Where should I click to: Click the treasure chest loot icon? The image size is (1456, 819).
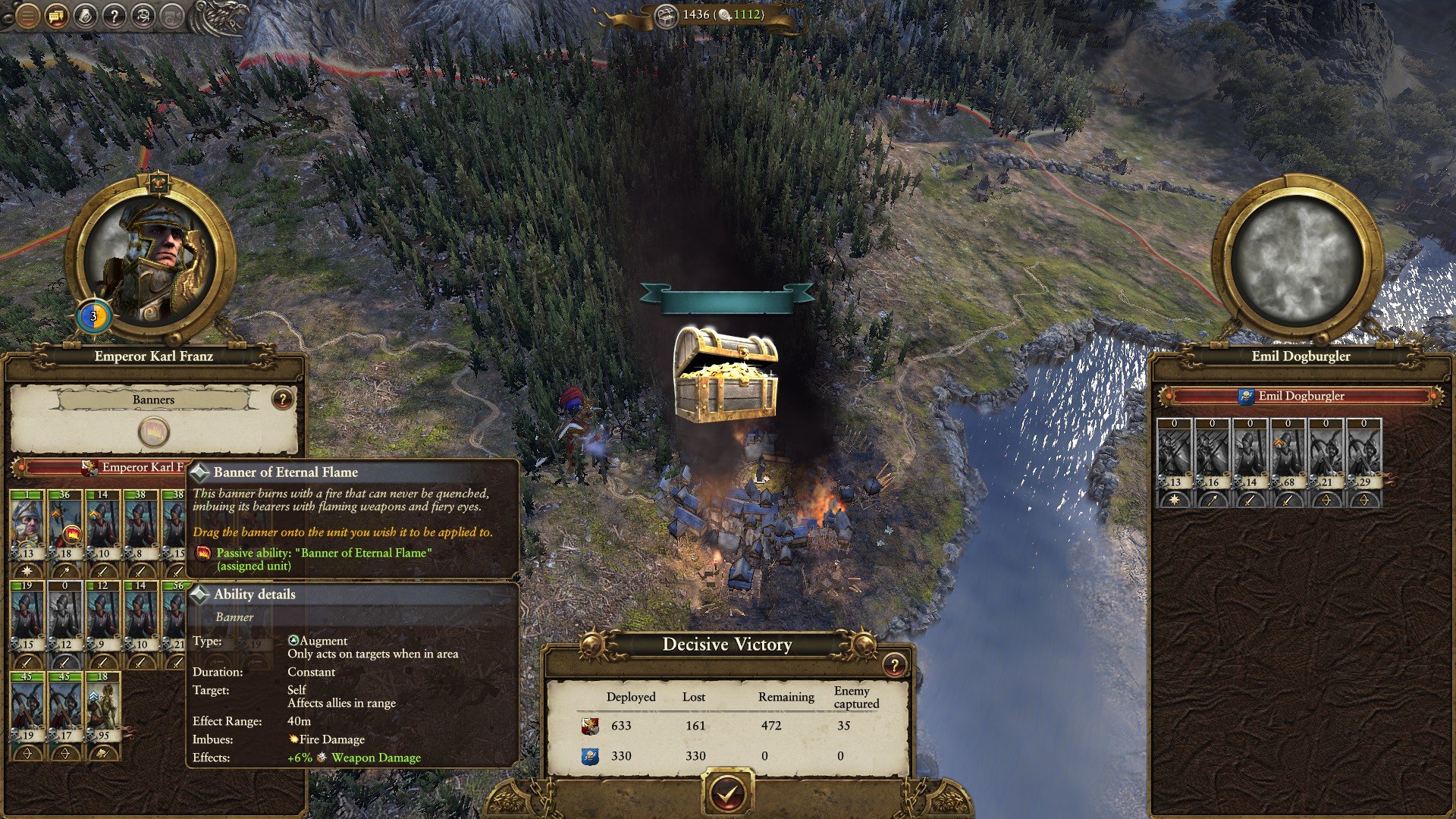(726, 375)
